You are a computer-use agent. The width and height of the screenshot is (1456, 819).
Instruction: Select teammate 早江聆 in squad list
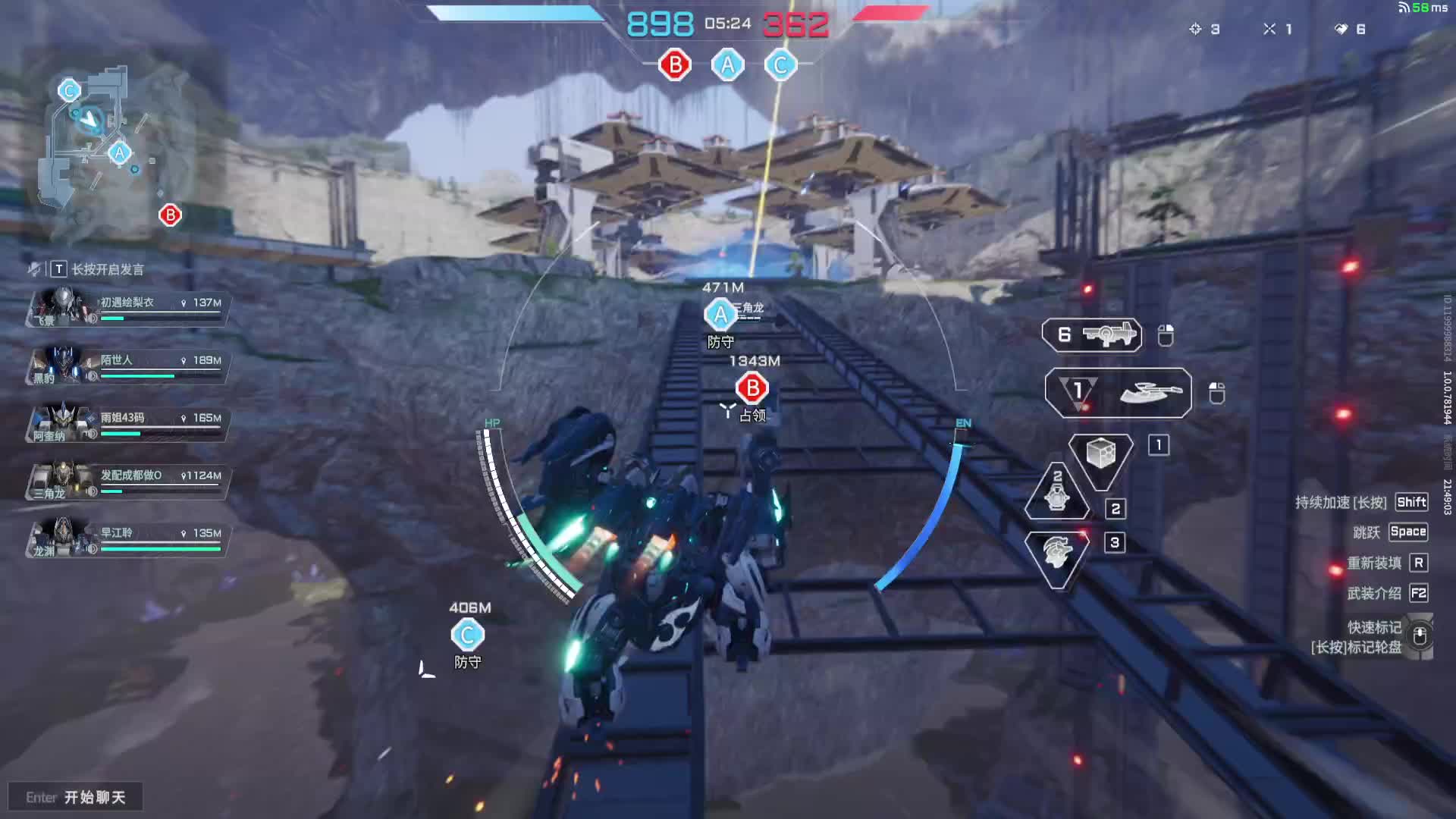(x=127, y=538)
